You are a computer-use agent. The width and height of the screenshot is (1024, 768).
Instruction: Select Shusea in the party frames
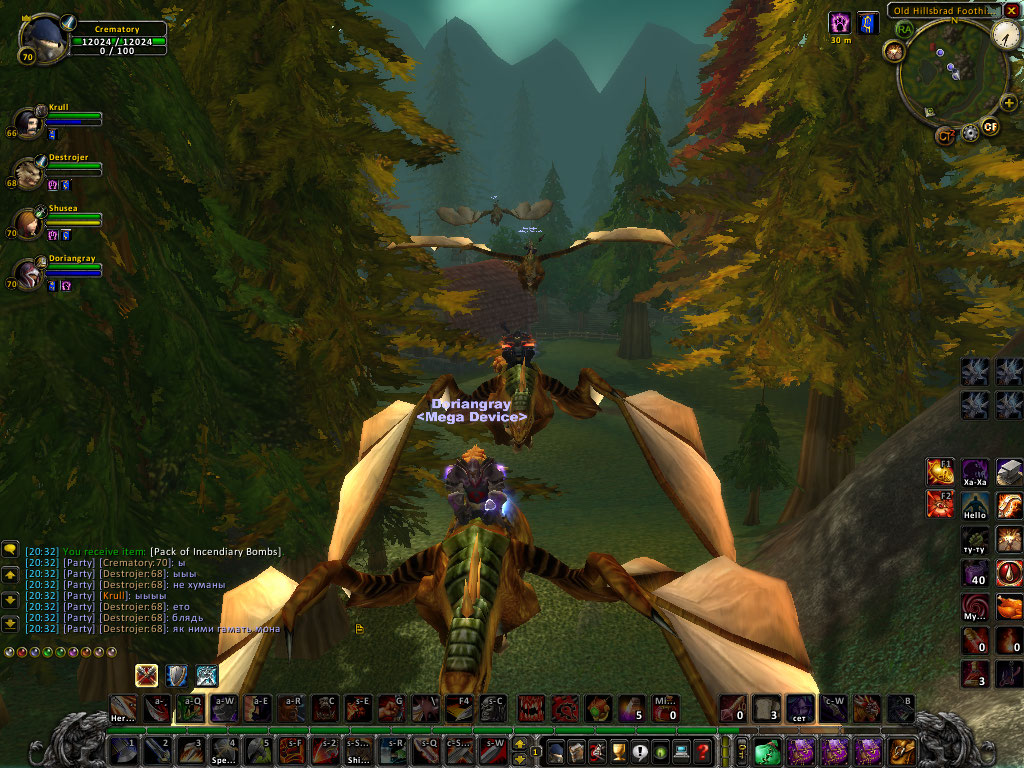29,222
